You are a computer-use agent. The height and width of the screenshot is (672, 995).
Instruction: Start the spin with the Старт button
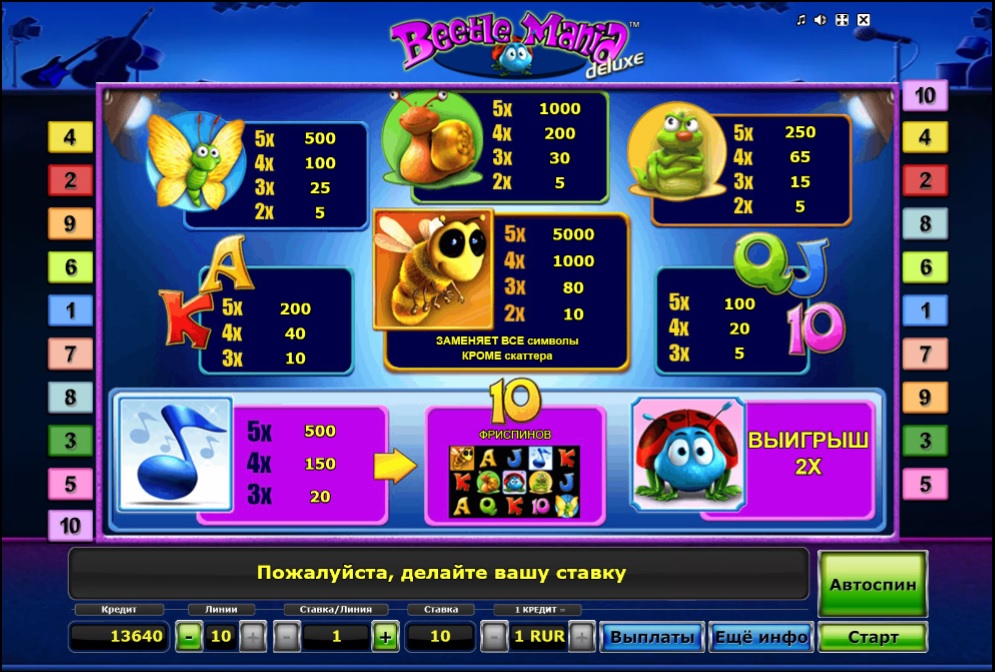pyautogui.click(x=873, y=637)
